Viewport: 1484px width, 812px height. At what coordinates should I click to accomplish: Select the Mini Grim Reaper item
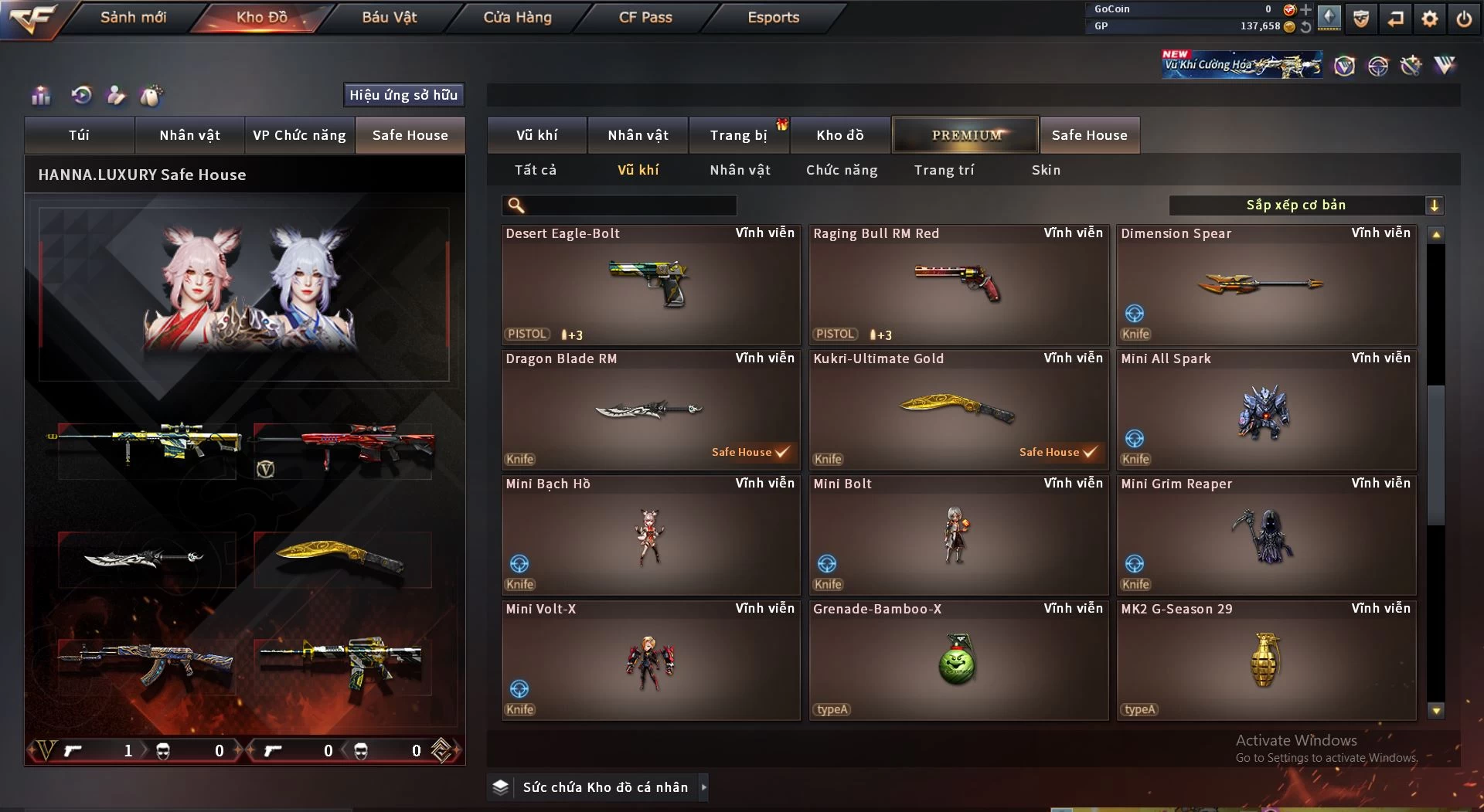tap(1265, 535)
